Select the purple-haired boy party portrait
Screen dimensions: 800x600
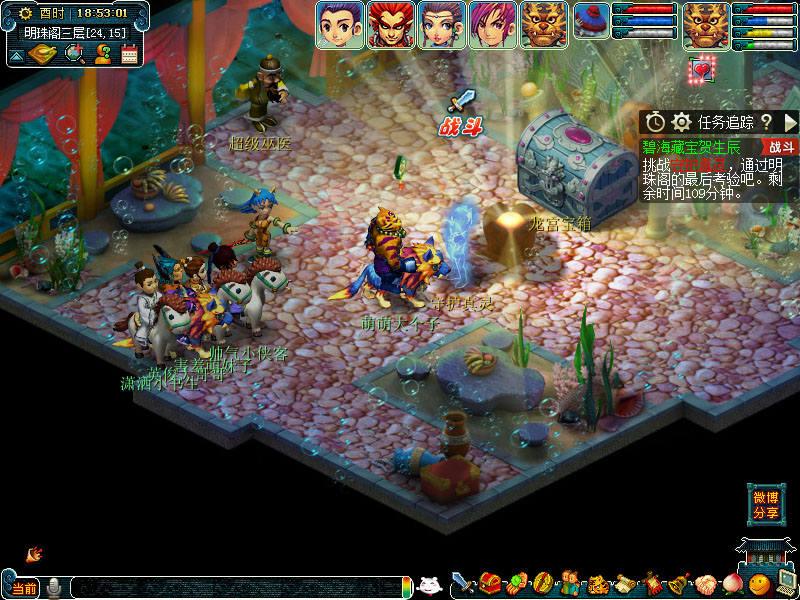pos(340,25)
